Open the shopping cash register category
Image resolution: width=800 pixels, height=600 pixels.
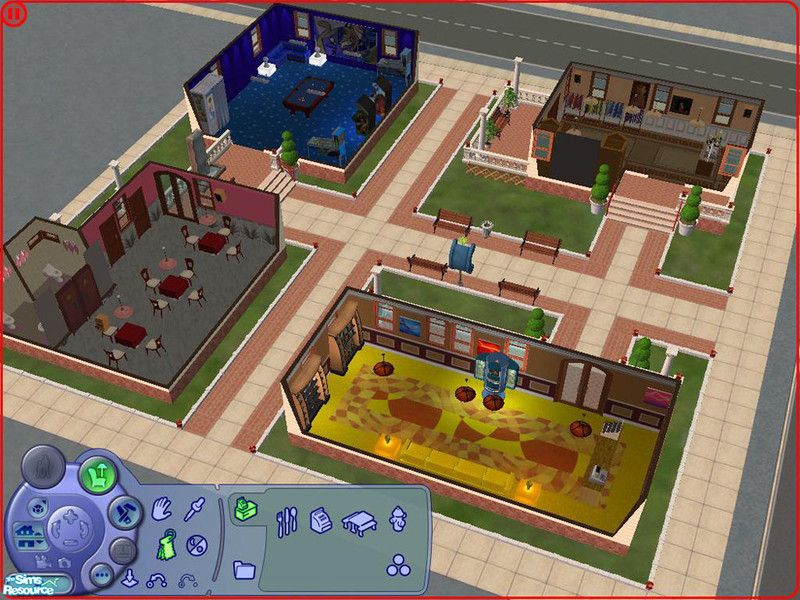coord(322,519)
